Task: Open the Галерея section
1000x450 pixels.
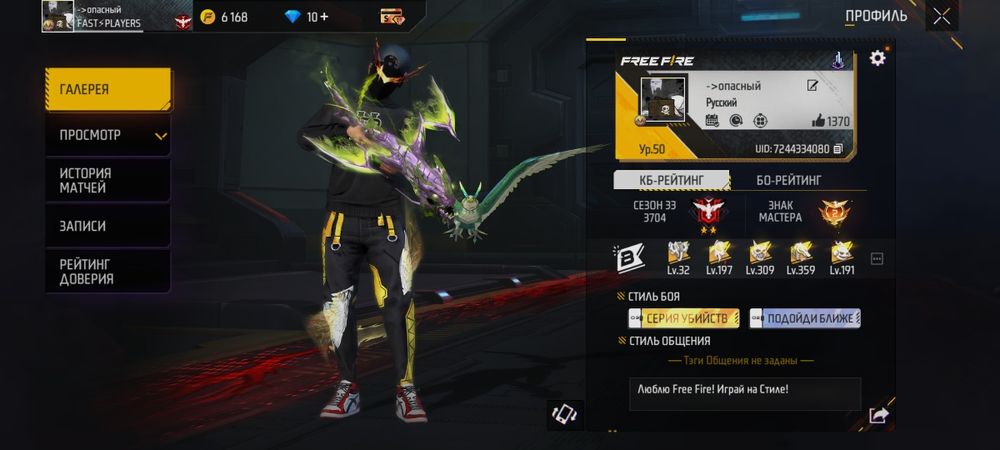Action: coord(107,90)
